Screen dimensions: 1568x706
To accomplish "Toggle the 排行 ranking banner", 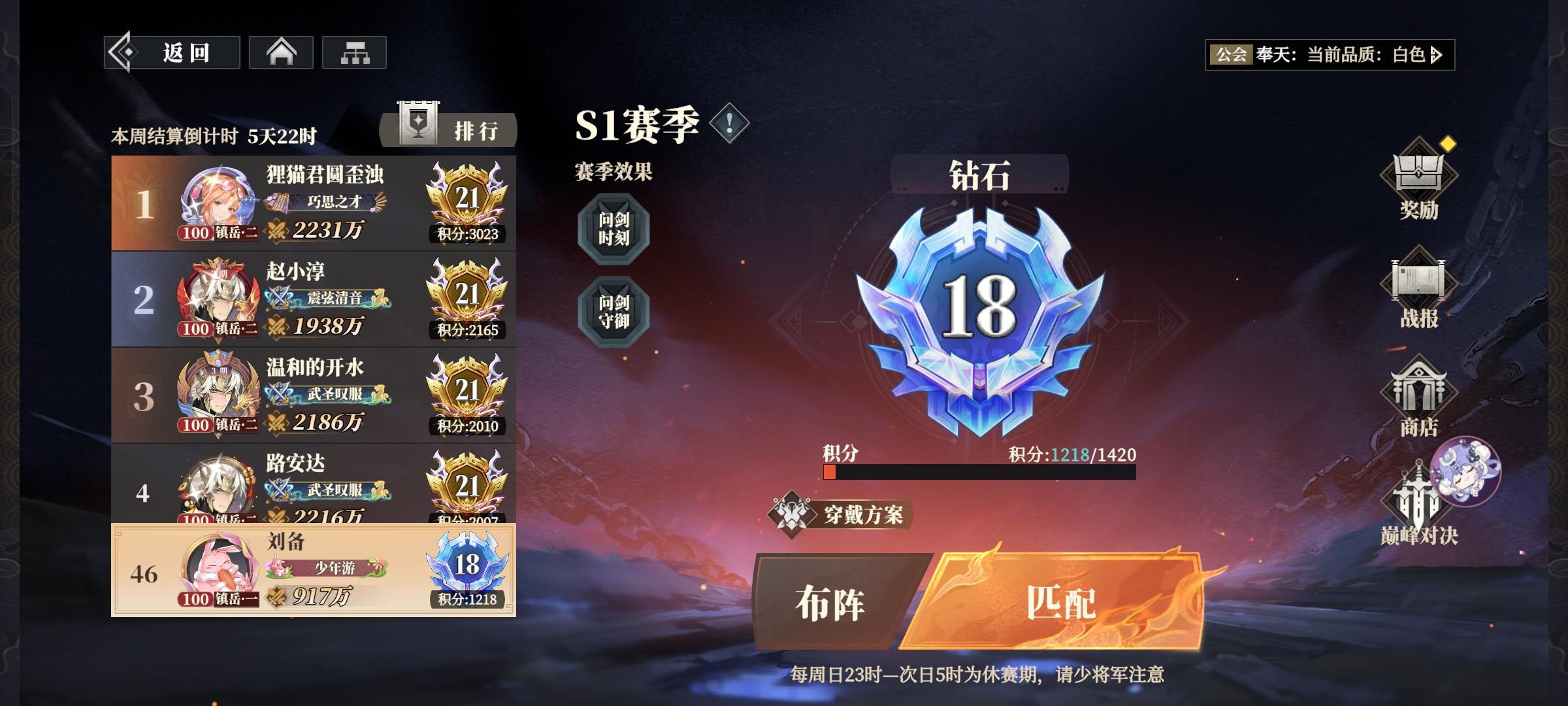I will point(449,130).
